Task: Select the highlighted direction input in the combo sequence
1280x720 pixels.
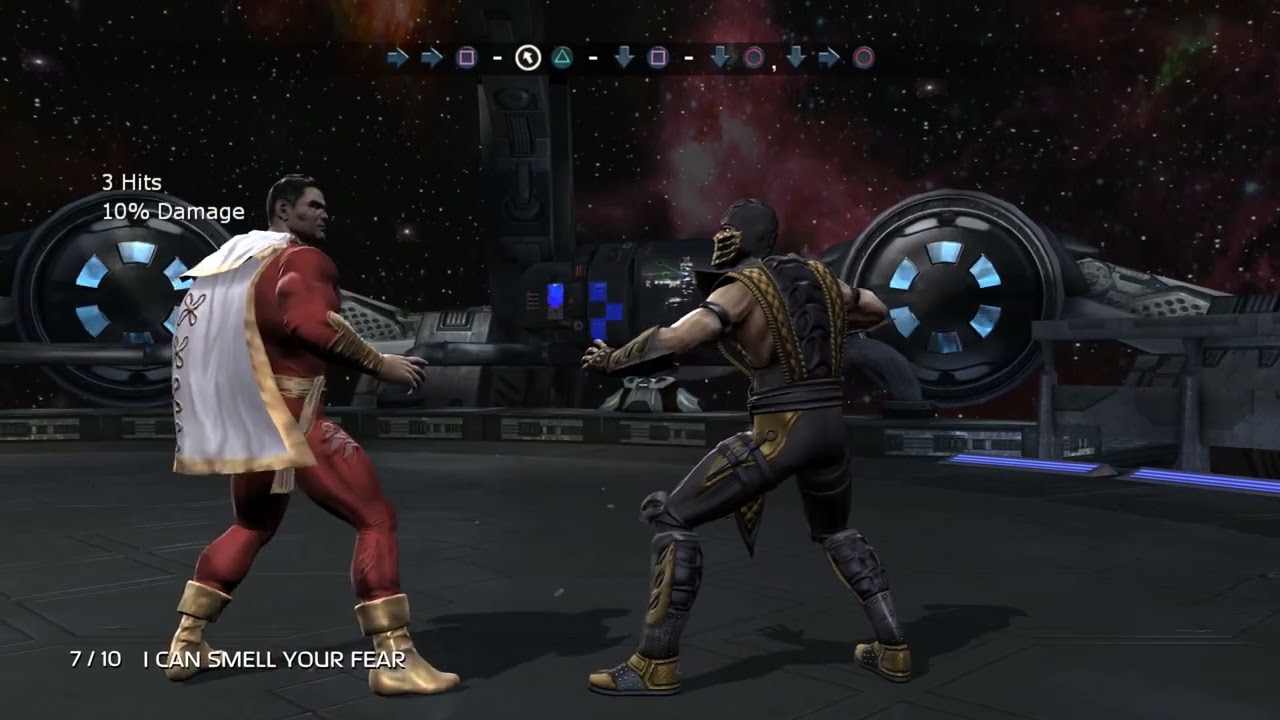Action: [x=527, y=57]
